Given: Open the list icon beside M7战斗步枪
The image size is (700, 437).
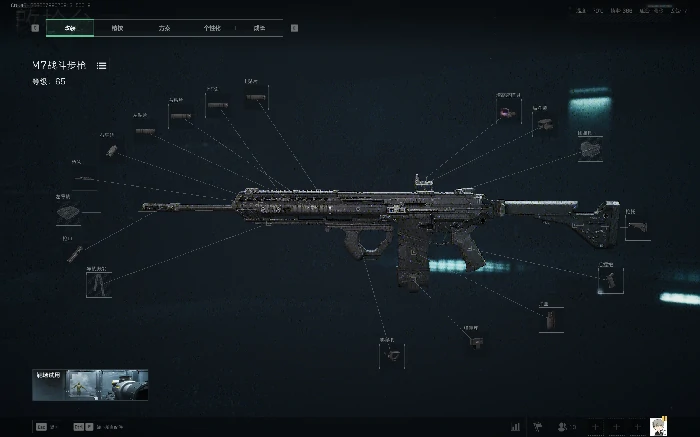Looking at the screenshot, I should click(102, 65).
